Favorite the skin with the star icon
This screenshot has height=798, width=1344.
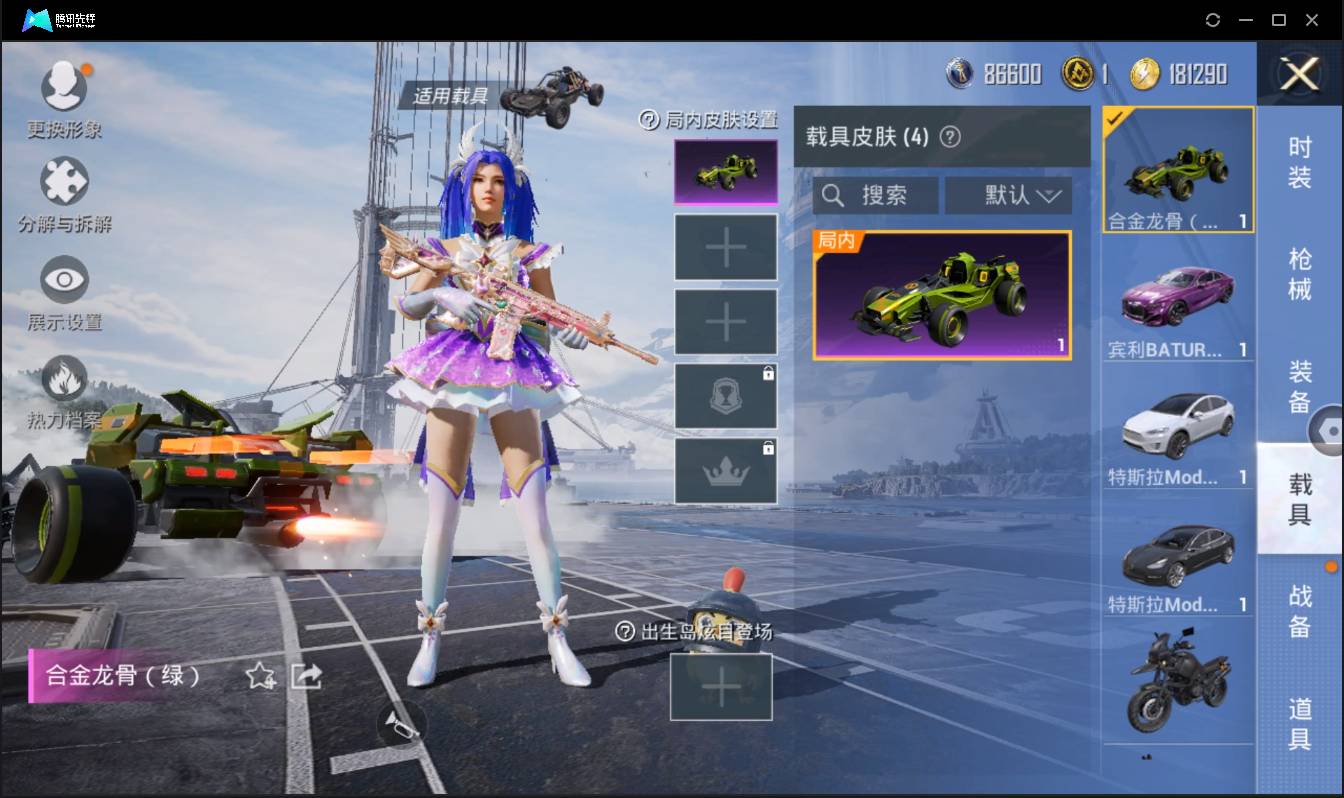260,677
